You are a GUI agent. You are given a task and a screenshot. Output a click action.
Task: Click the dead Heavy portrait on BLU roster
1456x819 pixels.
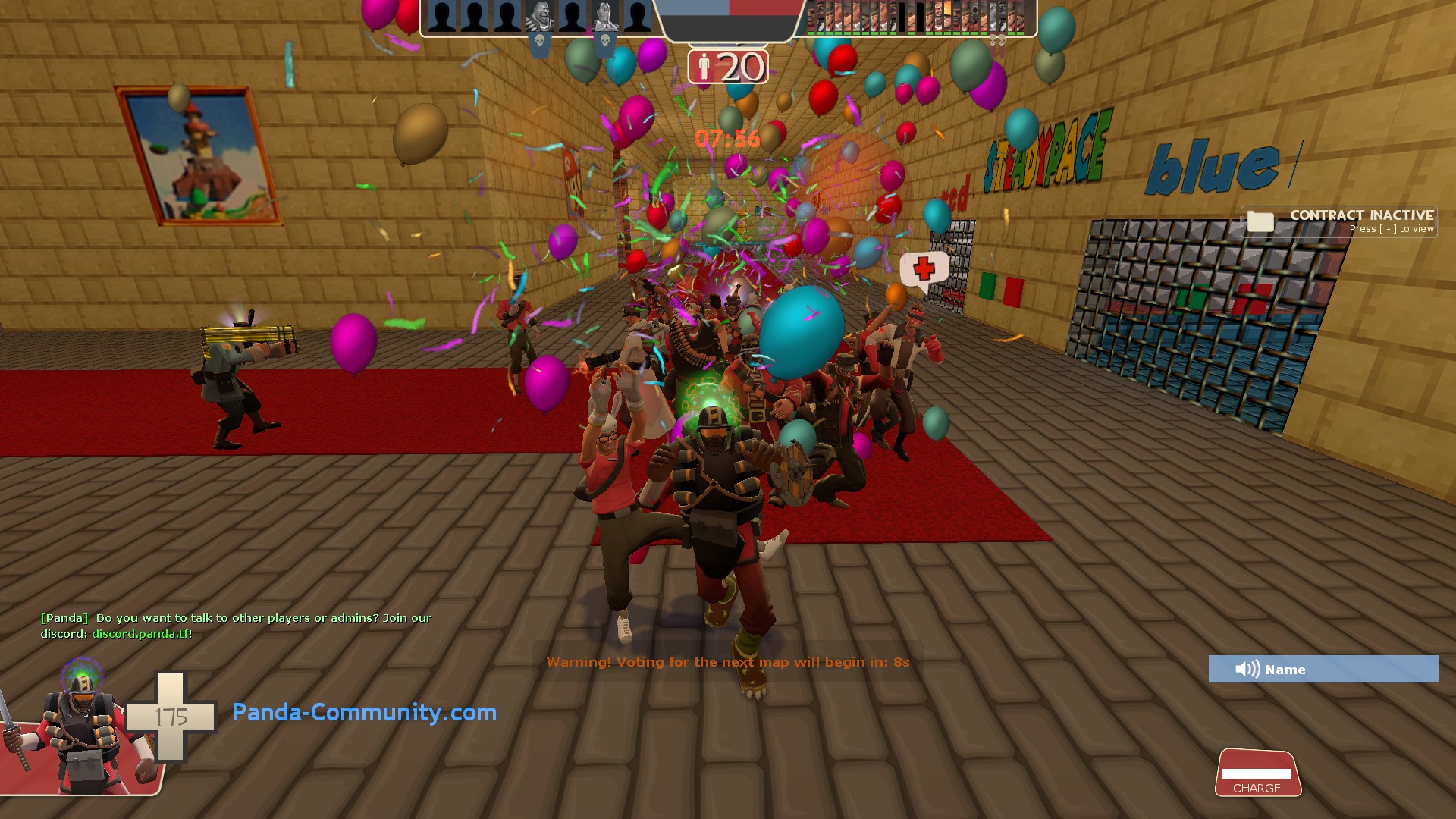(x=539, y=17)
